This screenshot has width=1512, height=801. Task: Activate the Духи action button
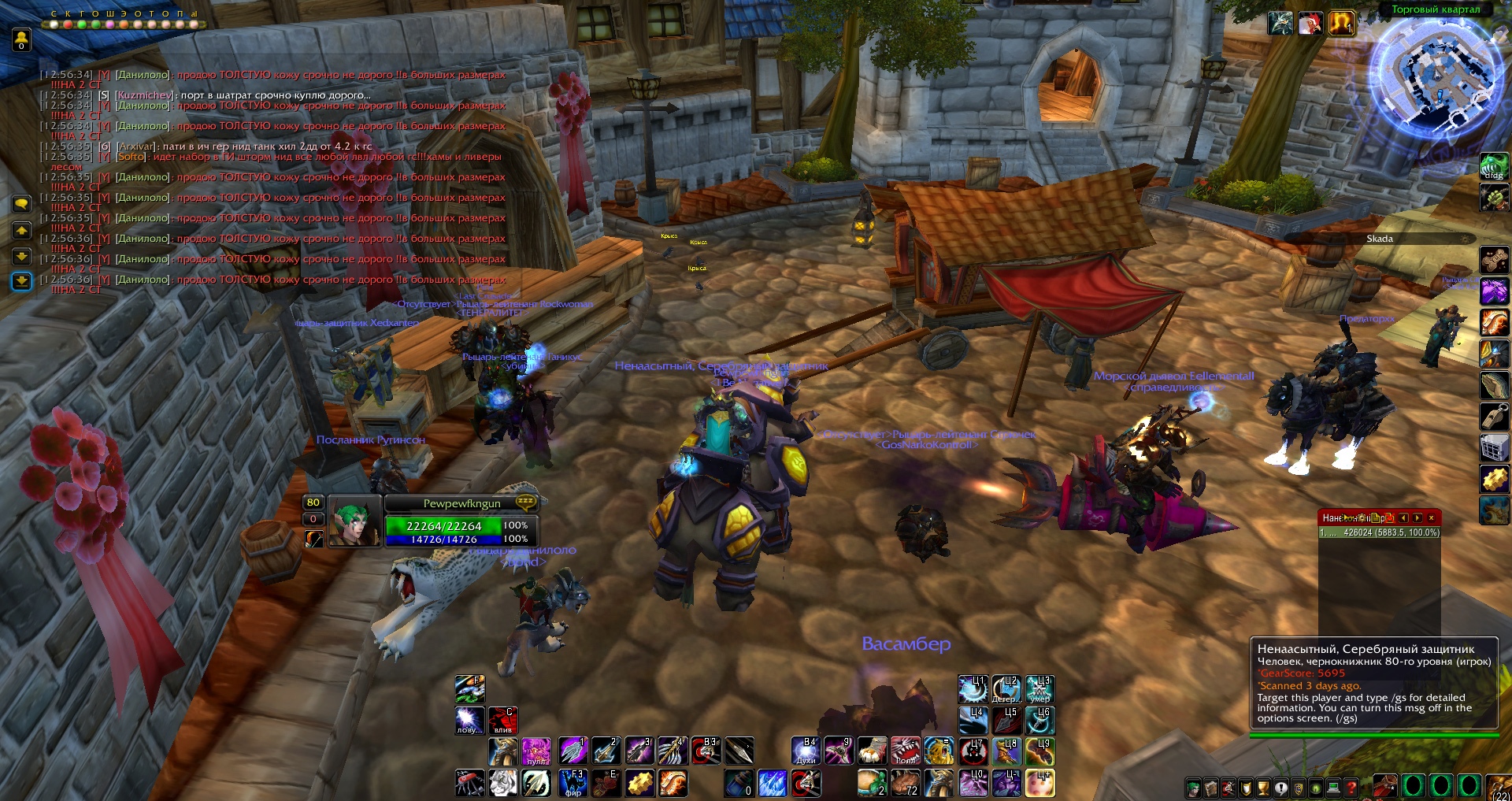click(806, 751)
